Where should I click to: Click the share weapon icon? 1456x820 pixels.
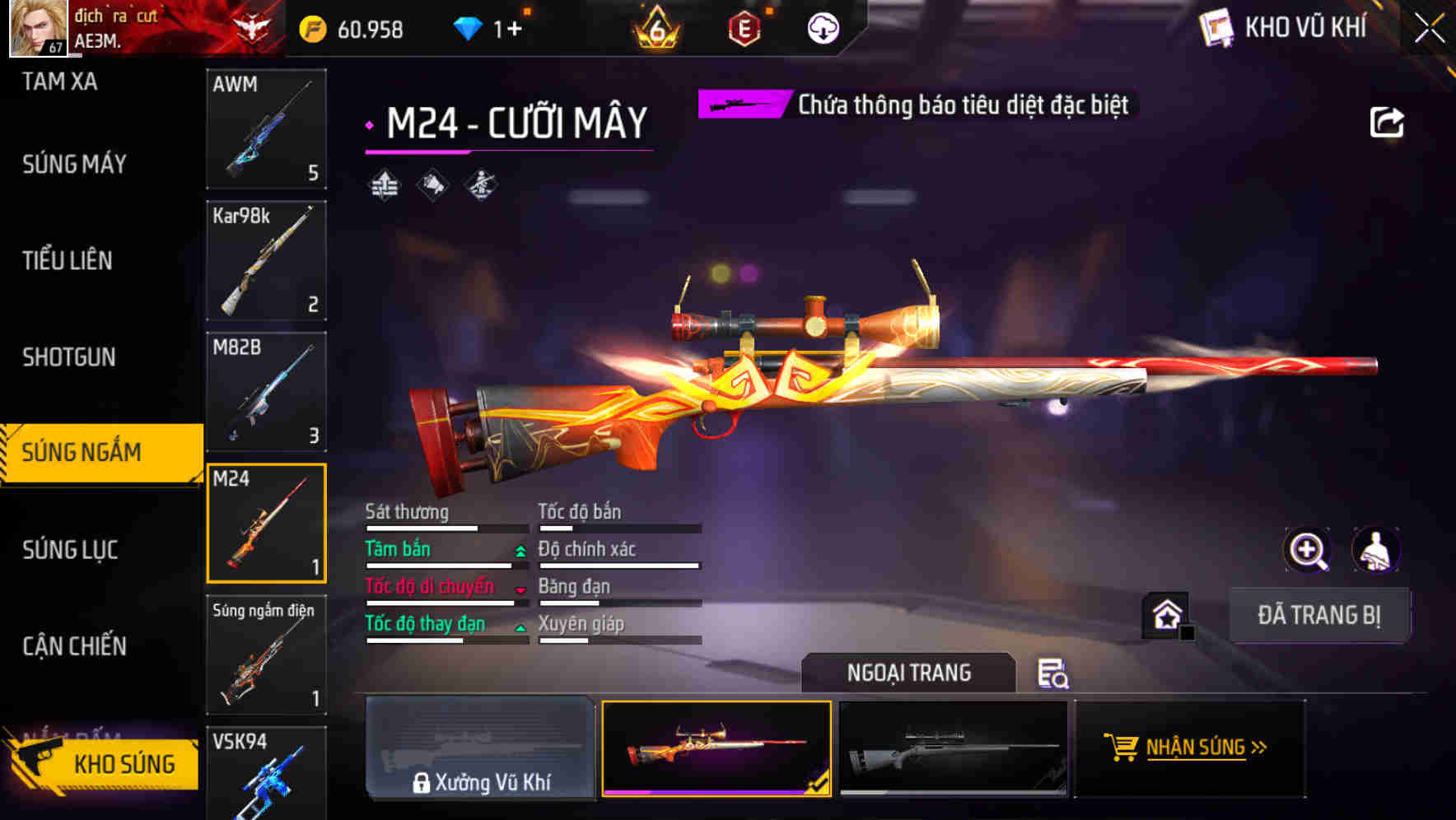(1387, 121)
